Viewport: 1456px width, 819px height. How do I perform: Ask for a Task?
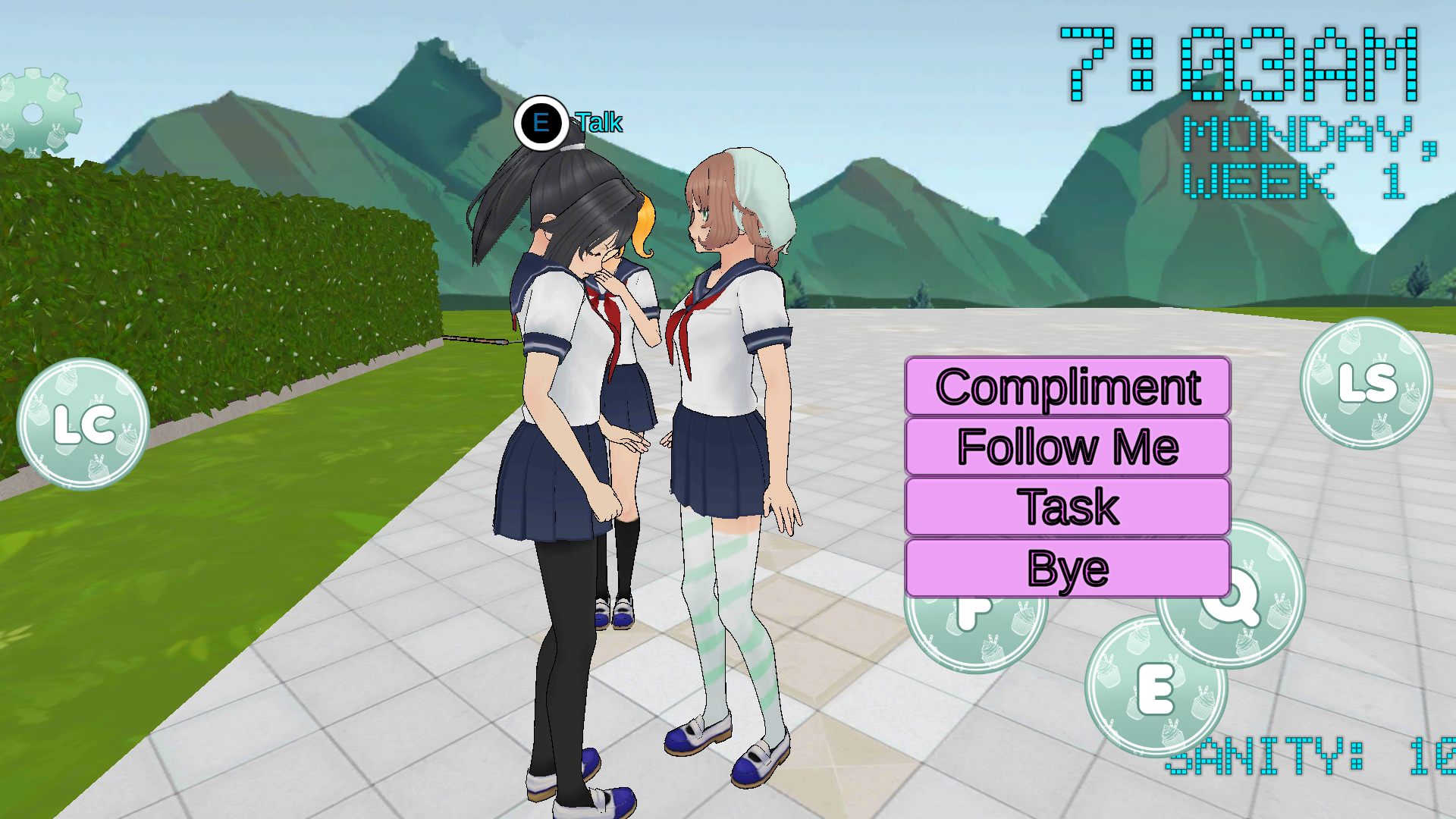1067,507
